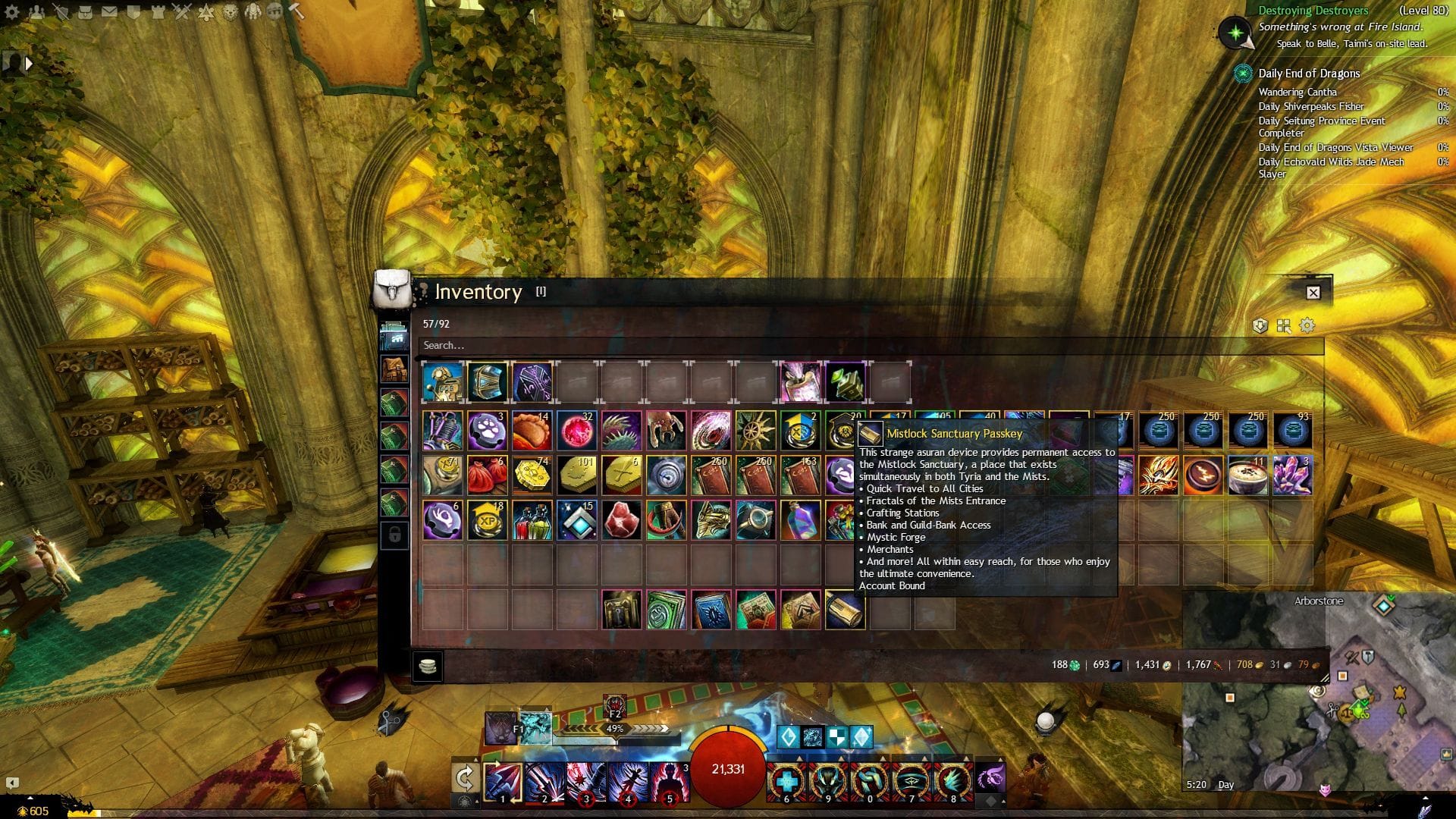The width and height of the screenshot is (1456, 819).
Task: Open the game menu gear icon
Action: [x=11, y=11]
